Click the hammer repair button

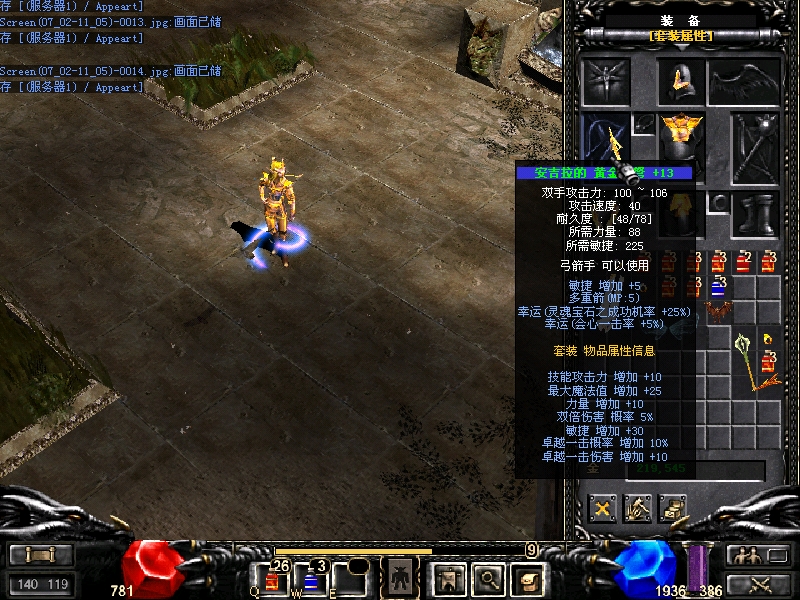(x=638, y=508)
